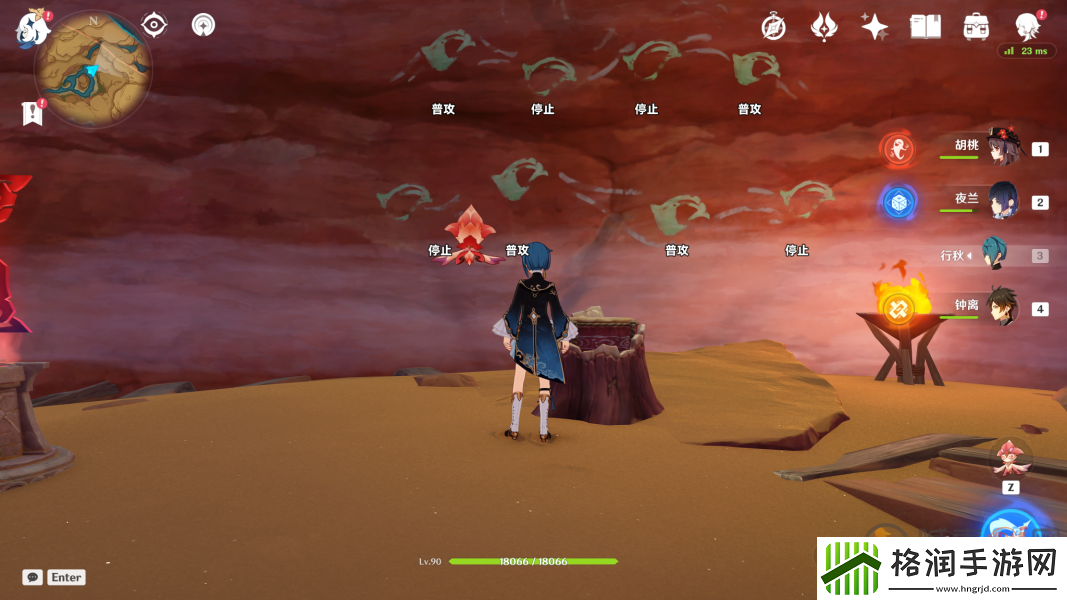The image size is (1067, 600).
Task: Open the crossed-out compass icon
Action: click(773, 27)
